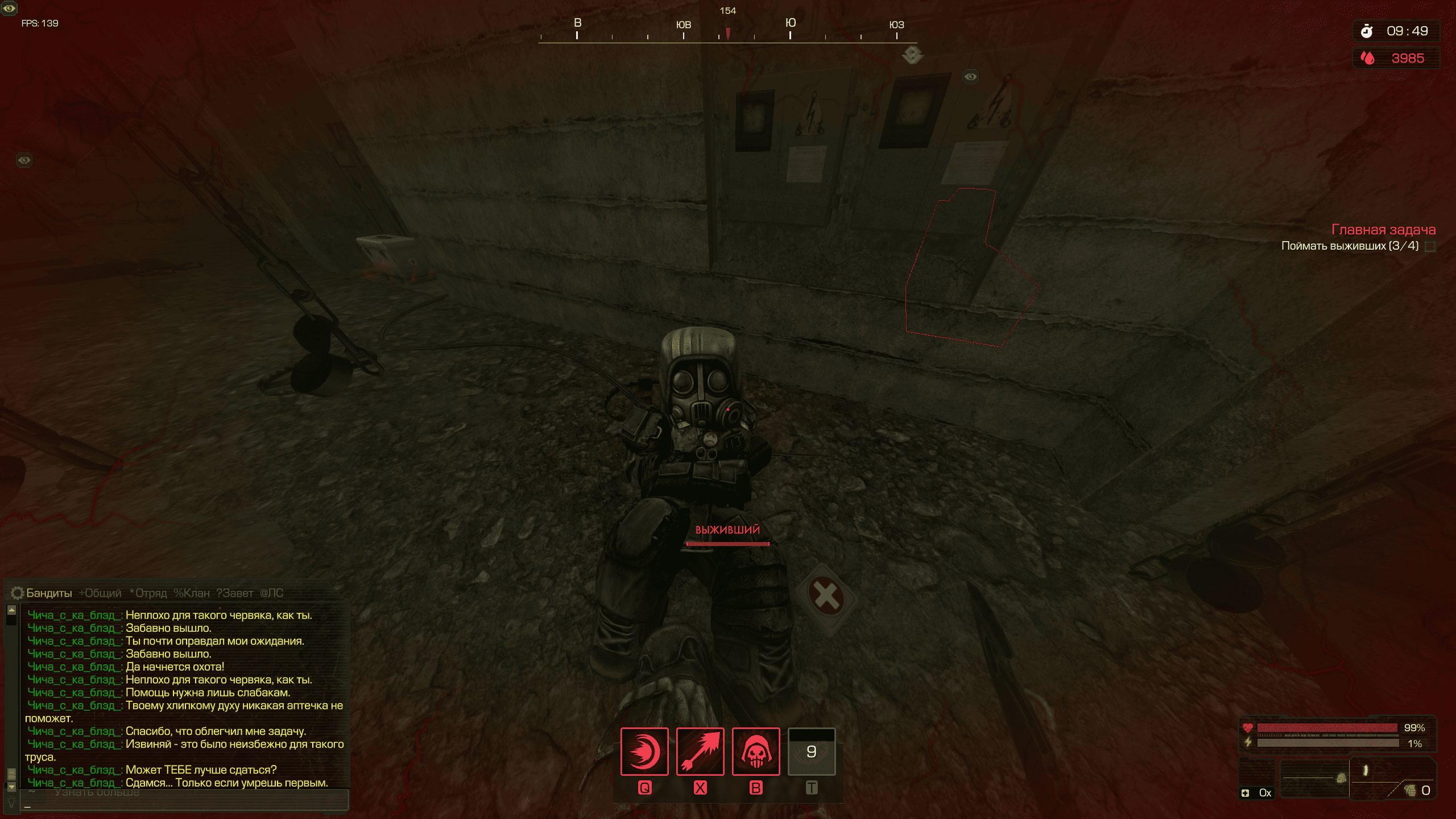Switch to the %Клан chat tab
This screenshot has width=1456, height=819.
(192, 593)
